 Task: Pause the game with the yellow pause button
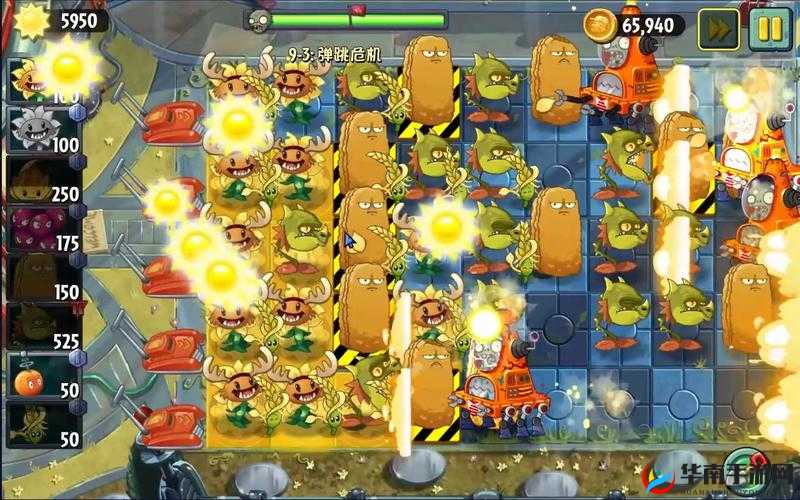(768, 27)
